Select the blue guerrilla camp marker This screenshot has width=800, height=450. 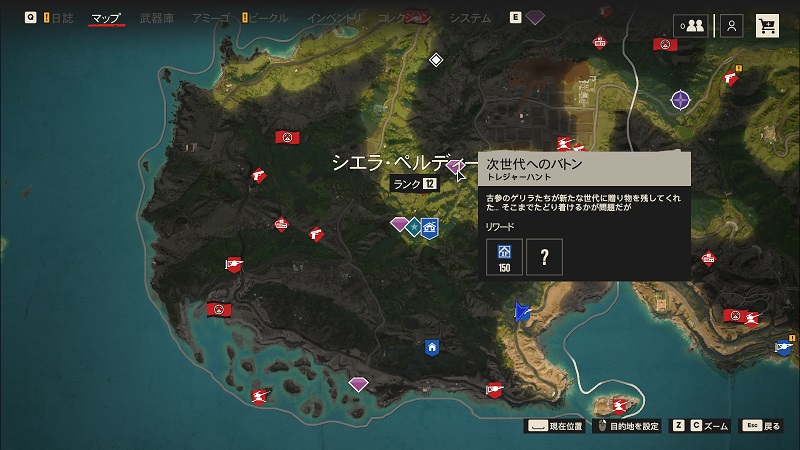tap(430, 227)
